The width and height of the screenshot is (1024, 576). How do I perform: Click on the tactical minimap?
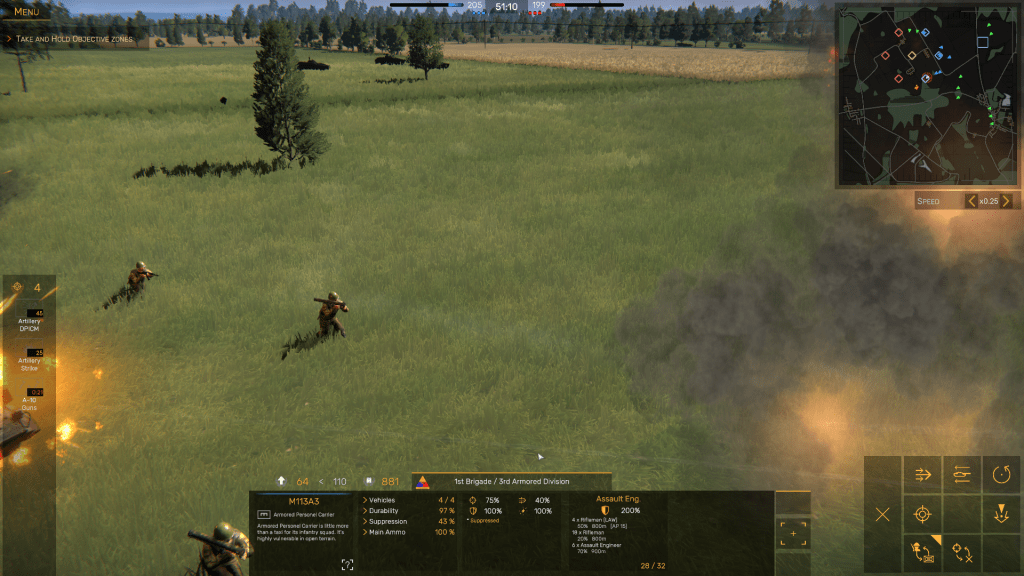point(919,94)
